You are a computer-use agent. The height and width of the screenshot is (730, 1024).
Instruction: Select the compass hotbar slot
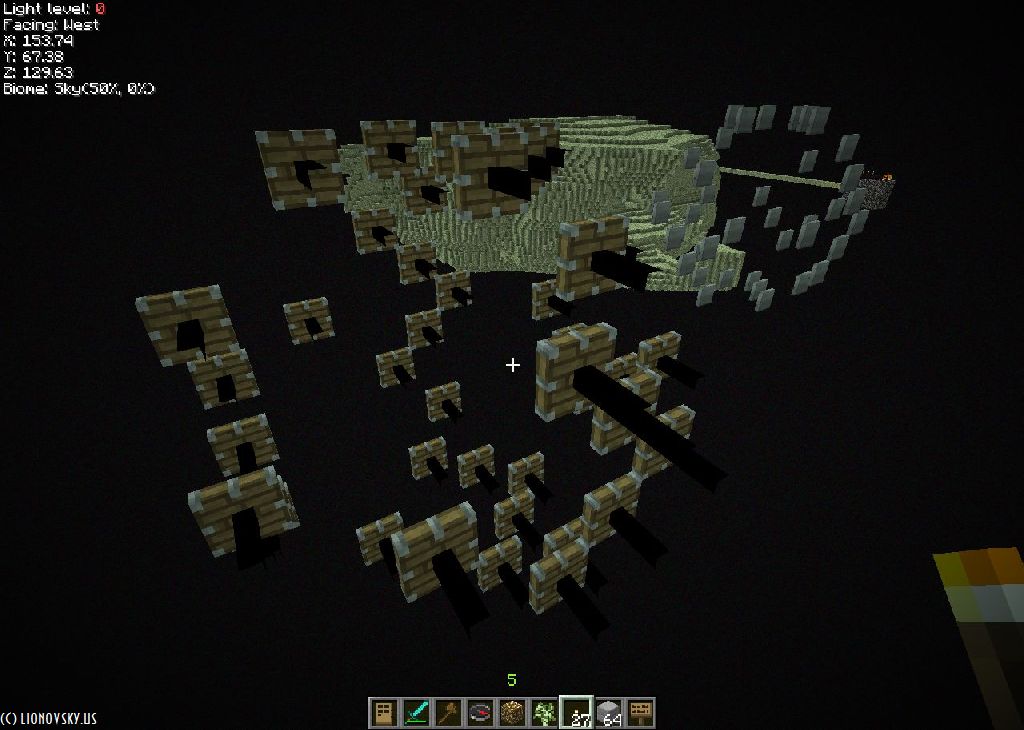point(479,713)
